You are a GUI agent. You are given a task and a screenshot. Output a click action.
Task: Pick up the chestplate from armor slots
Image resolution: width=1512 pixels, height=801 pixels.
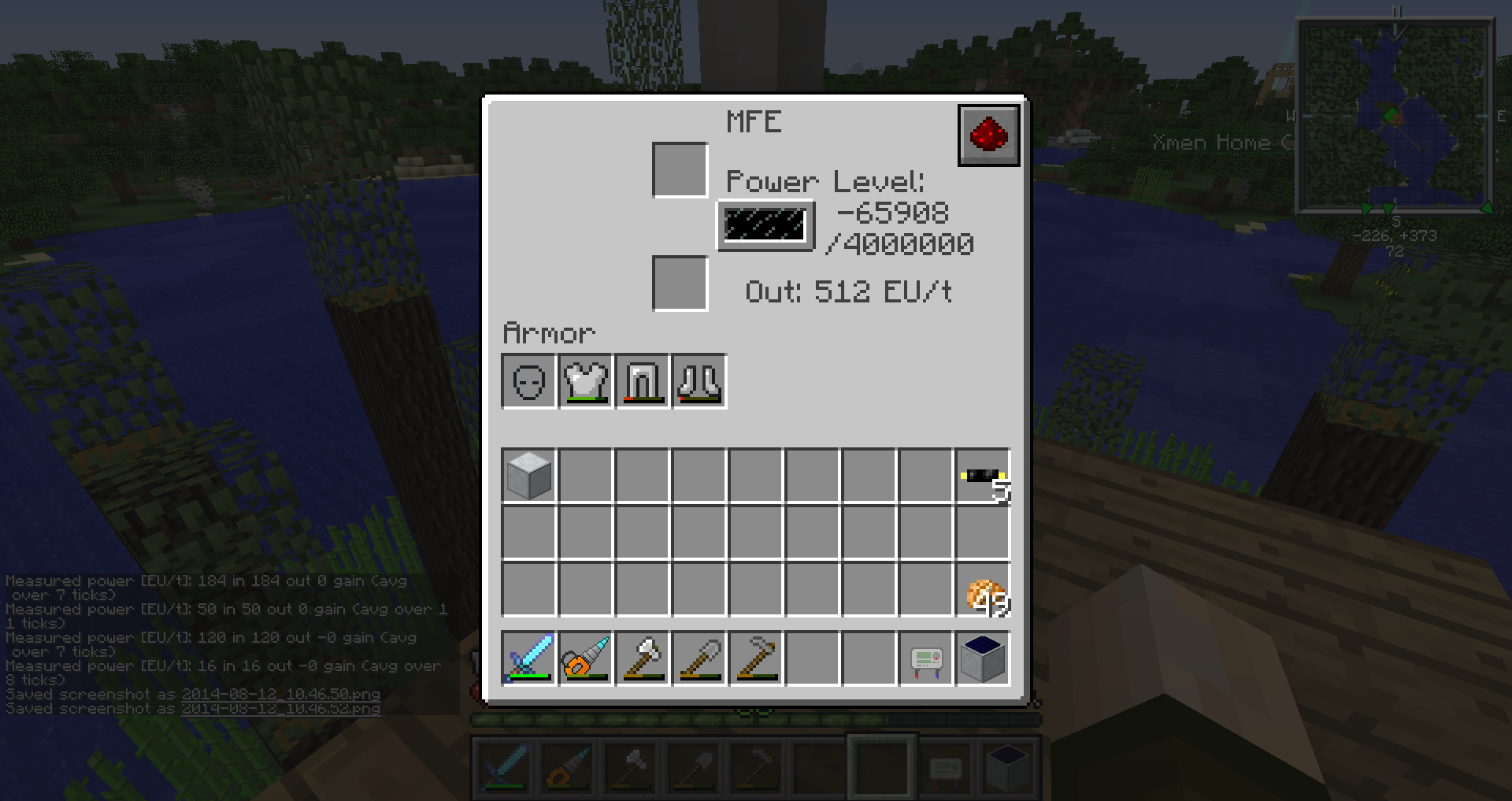585,382
